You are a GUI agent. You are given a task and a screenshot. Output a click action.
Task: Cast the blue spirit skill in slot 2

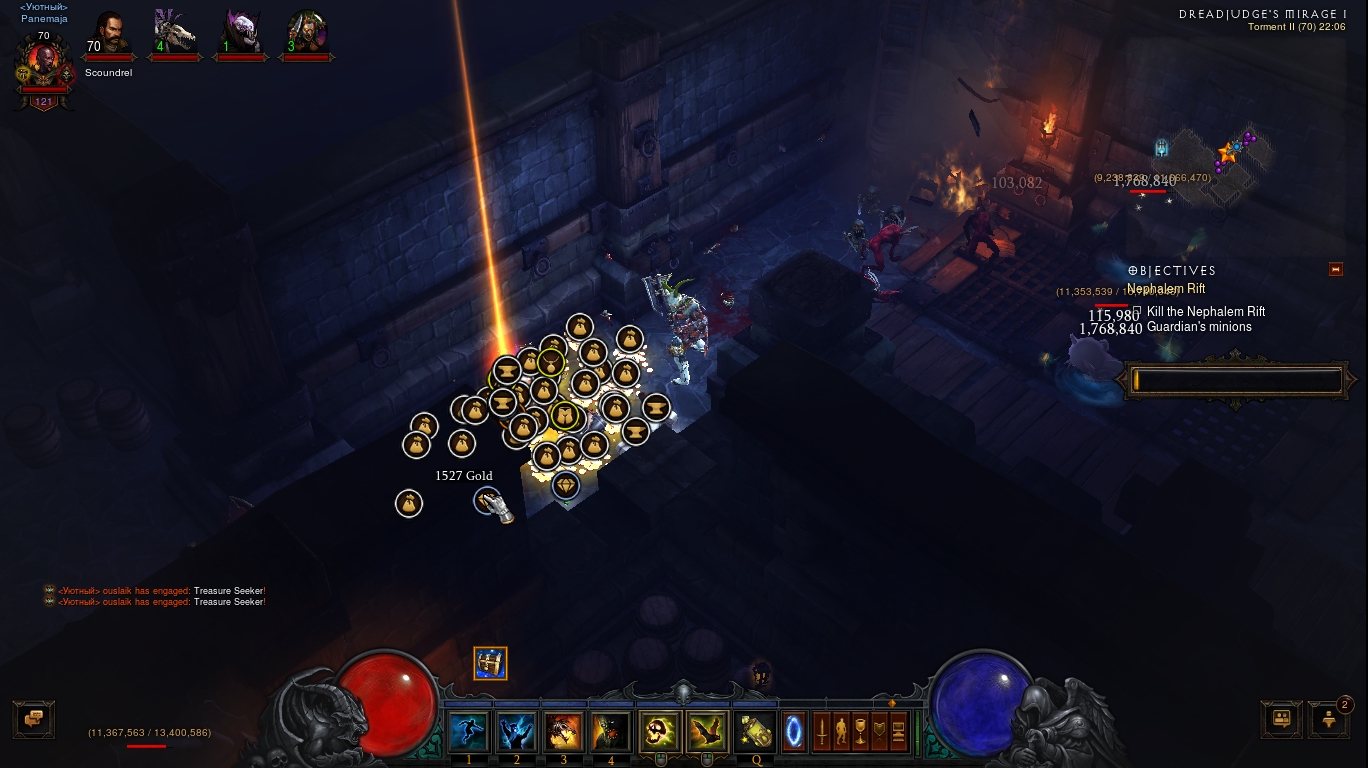pos(516,732)
